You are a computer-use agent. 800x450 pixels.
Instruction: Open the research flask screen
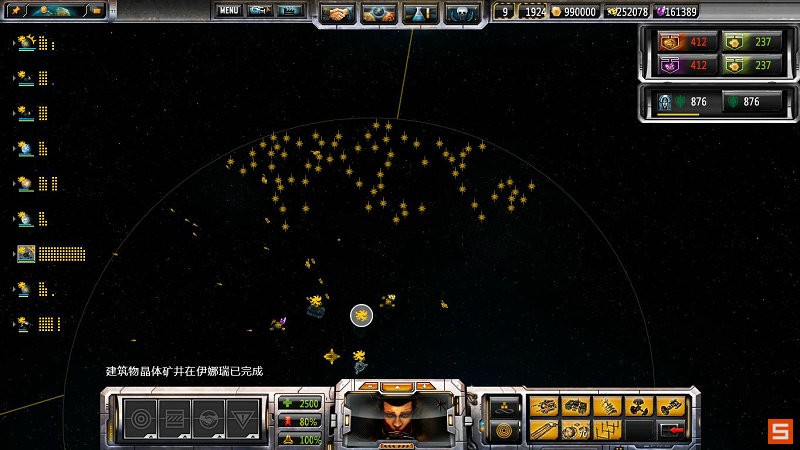pyautogui.click(x=420, y=13)
